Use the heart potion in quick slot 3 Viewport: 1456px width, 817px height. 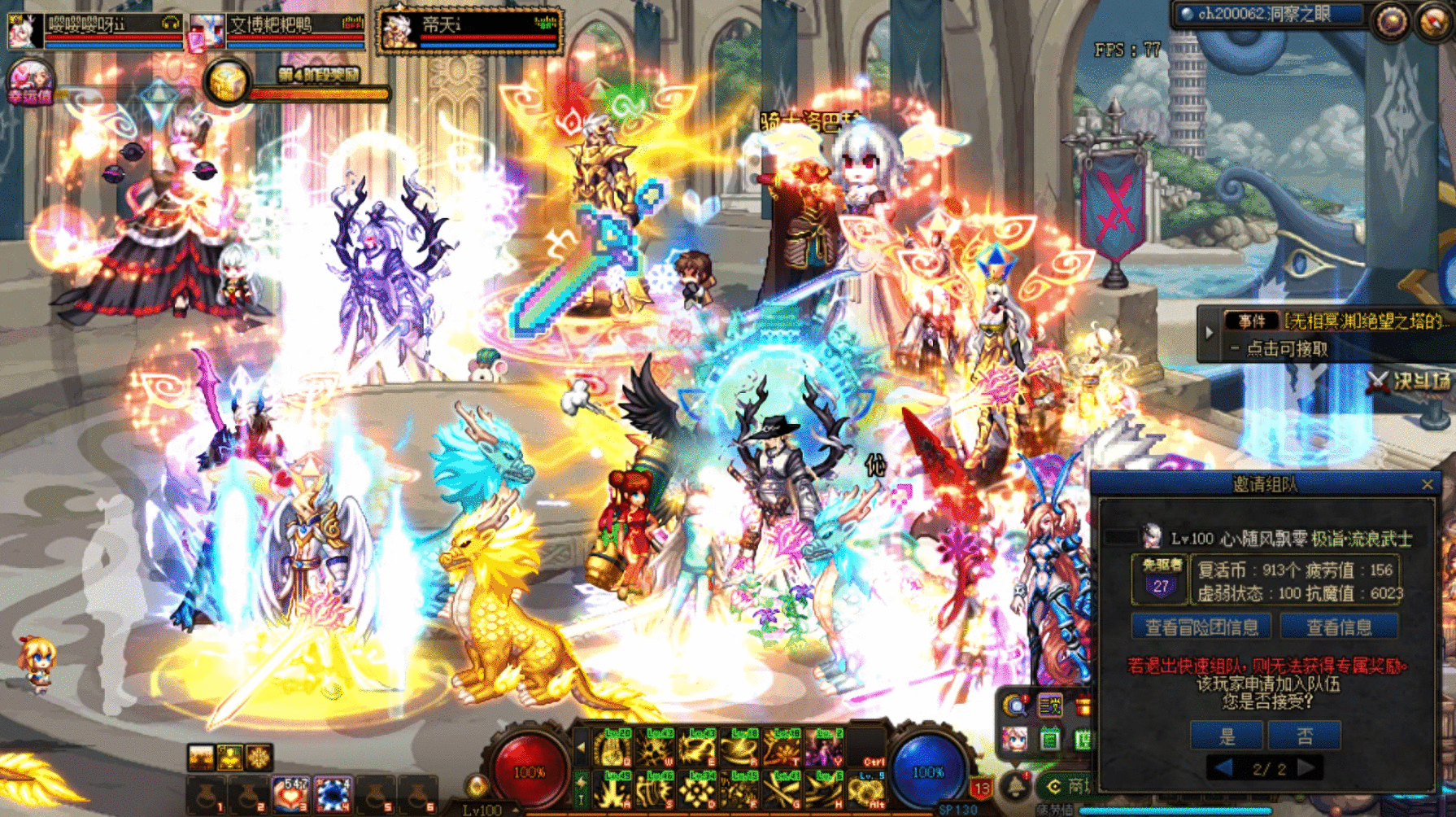290,794
